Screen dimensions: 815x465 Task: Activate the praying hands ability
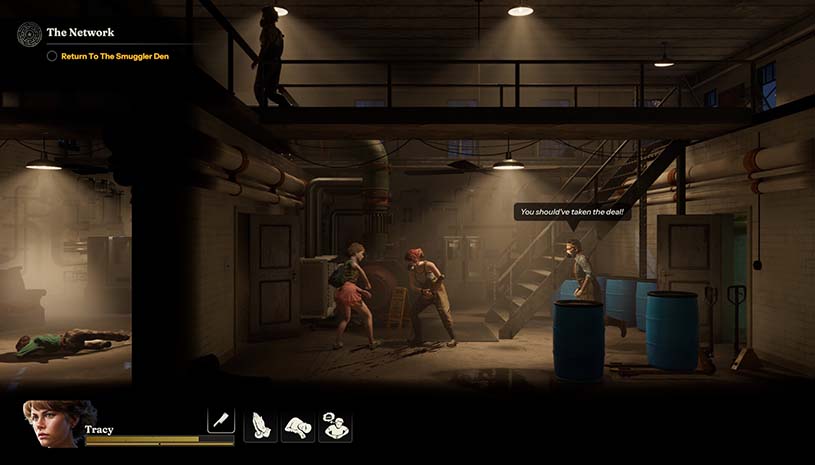[260, 426]
